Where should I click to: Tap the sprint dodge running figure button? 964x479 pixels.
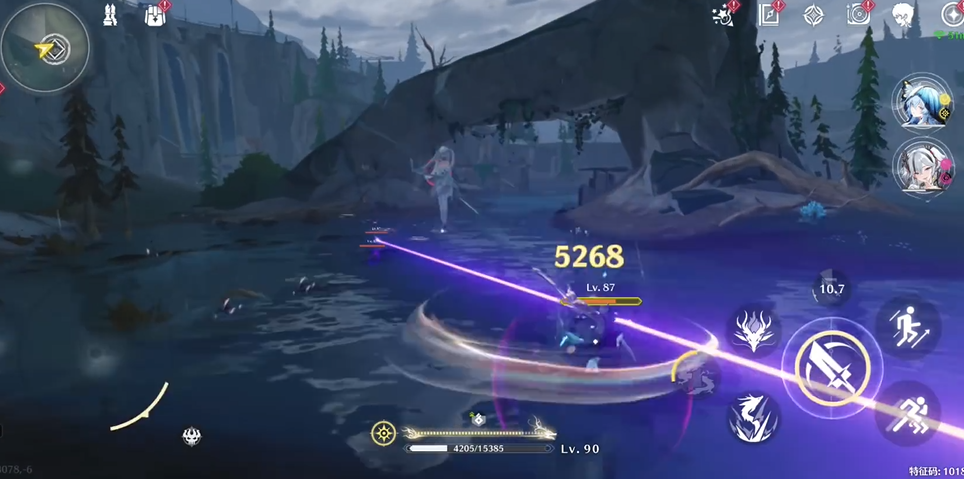tap(908, 412)
